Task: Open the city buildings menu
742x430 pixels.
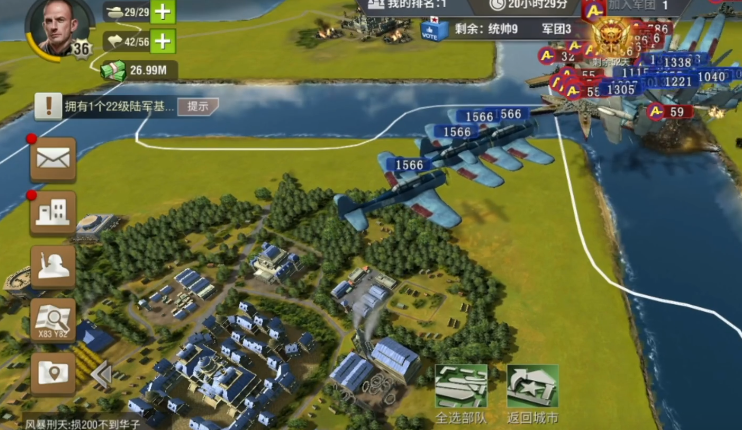Action: (53, 212)
